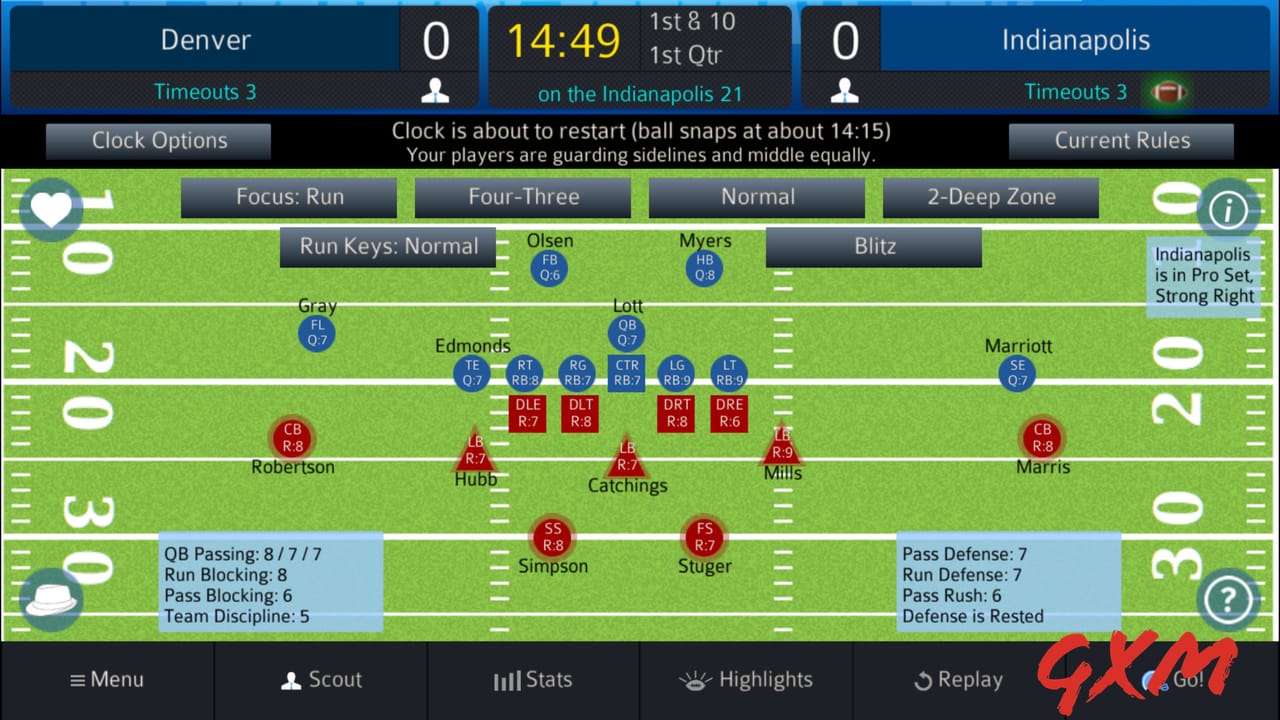
Task: Open the info (i) icon top right
Action: pyautogui.click(x=1228, y=210)
